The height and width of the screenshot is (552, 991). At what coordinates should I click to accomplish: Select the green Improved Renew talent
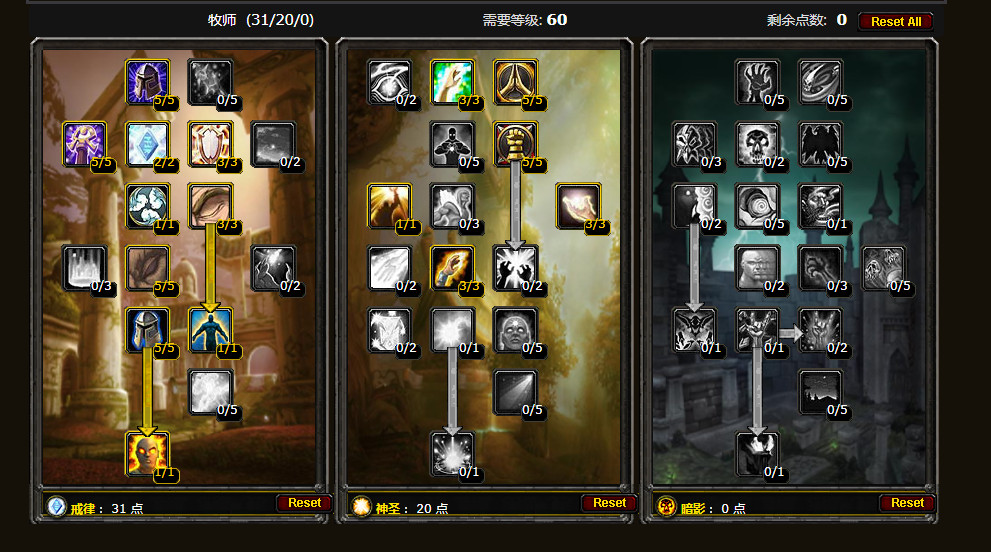click(x=452, y=81)
